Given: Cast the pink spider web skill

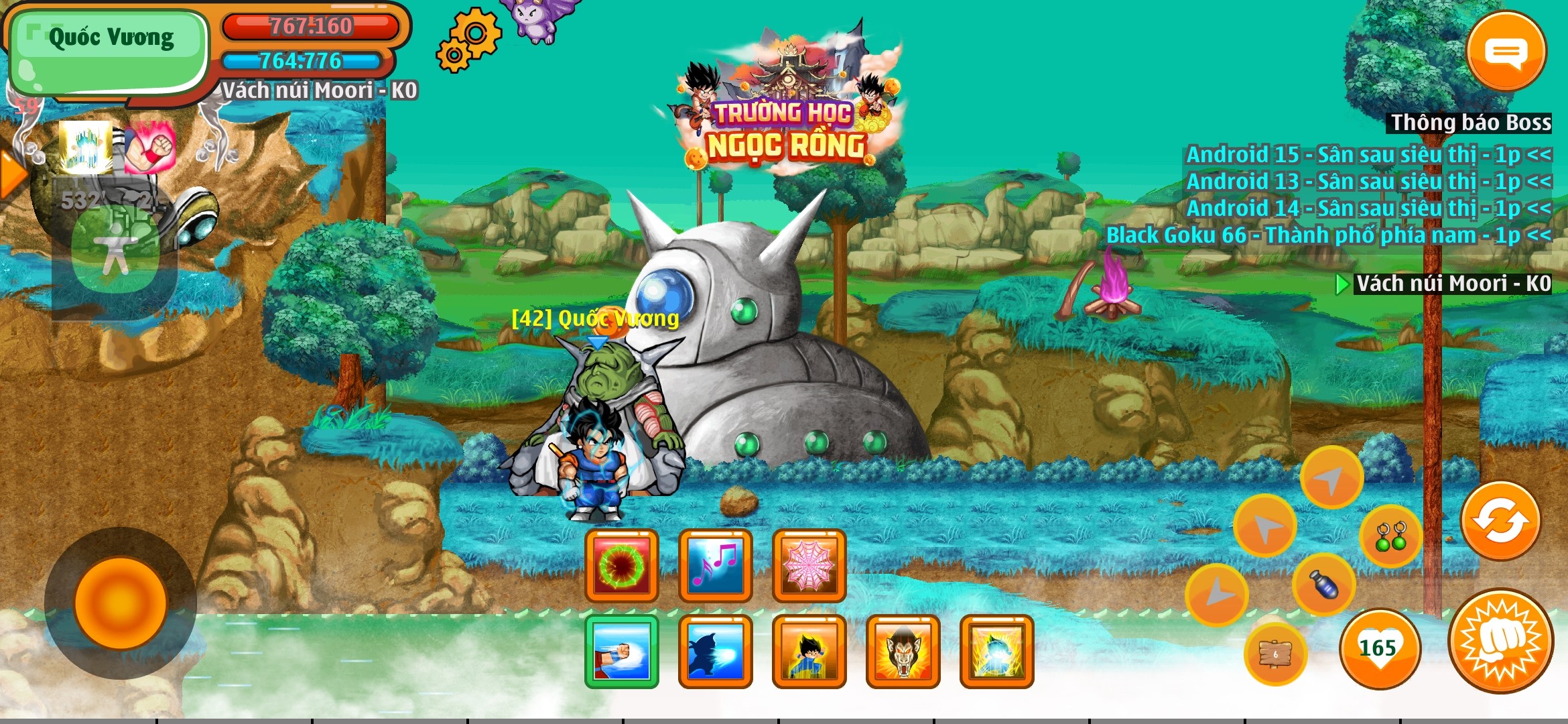Looking at the screenshot, I should [809, 566].
